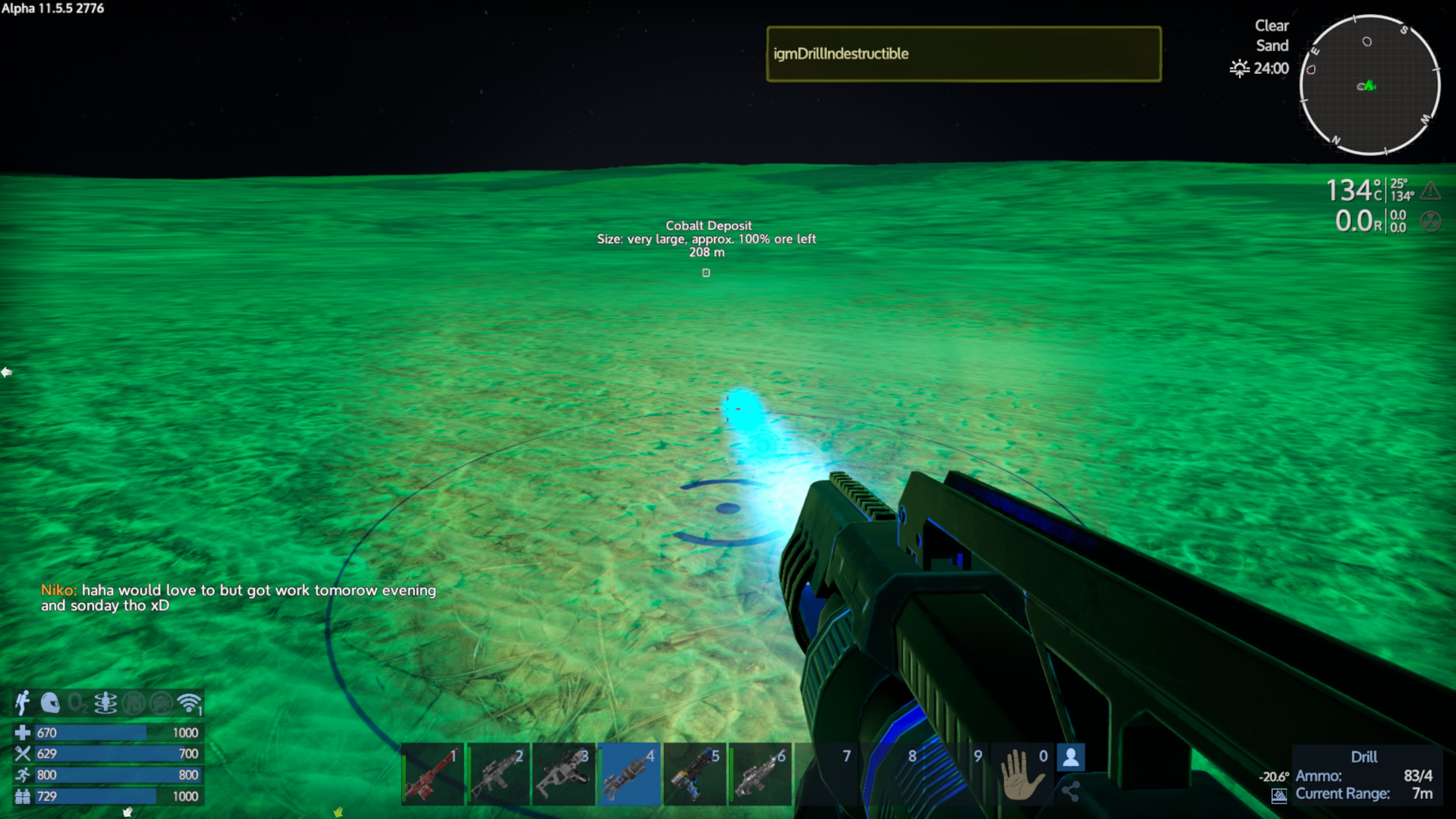
Task: Click the Cobalt Deposit waypoint marker
Action: point(706,273)
